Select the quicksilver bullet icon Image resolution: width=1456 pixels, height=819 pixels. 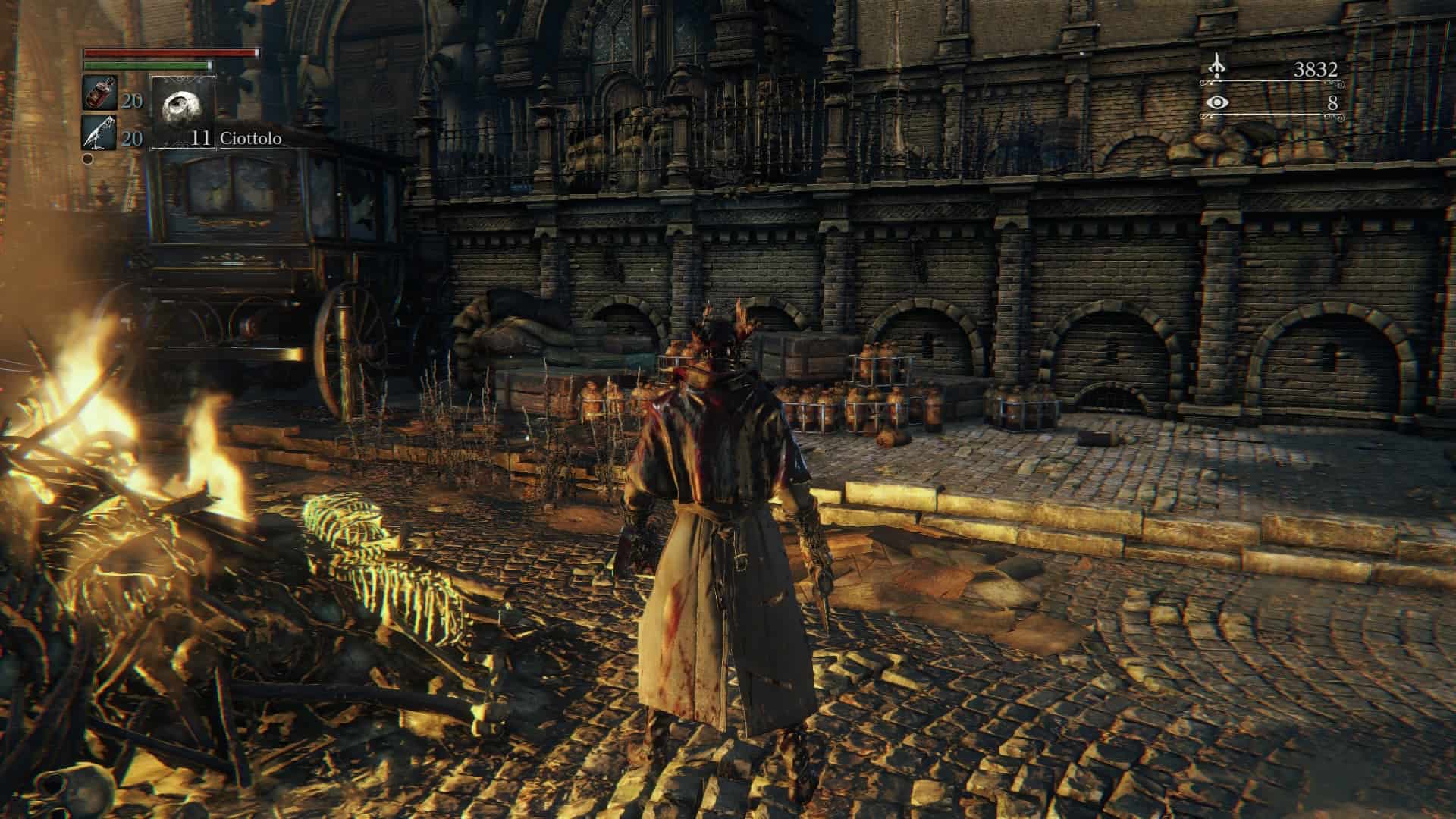100,133
